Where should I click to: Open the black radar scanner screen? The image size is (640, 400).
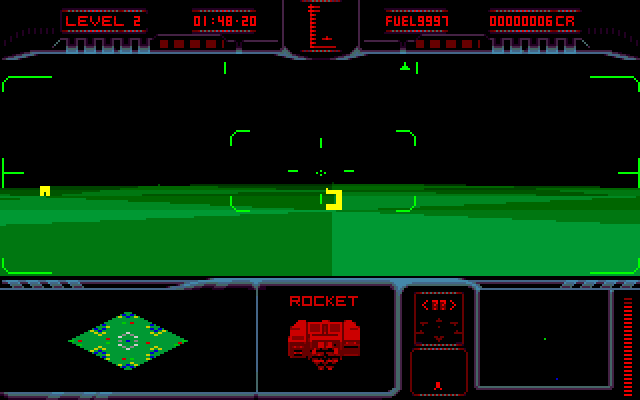543,339
